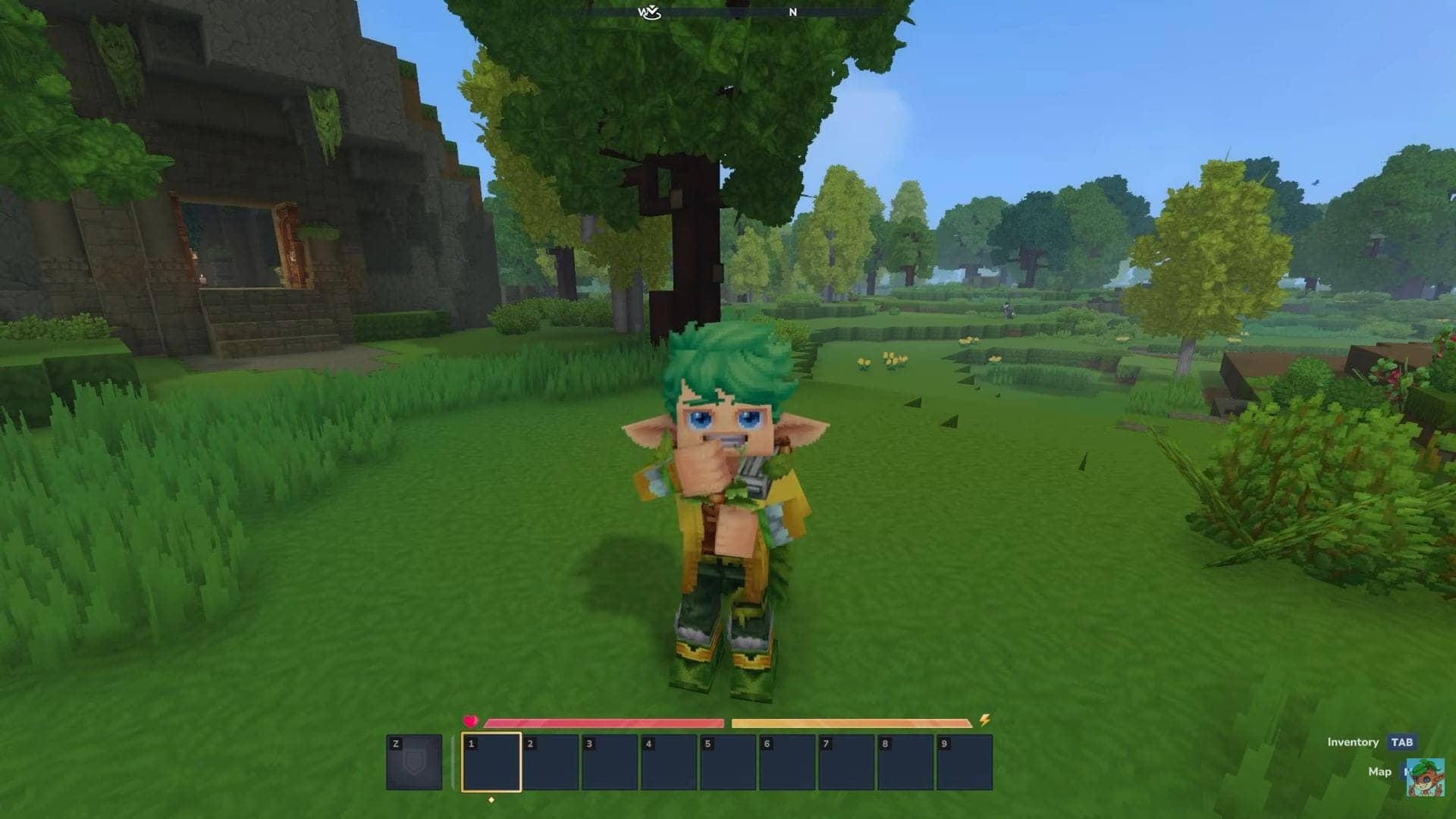Select the shield icon in the Z utility slot
Viewport: 1456px width, 819px height.
point(413,762)
